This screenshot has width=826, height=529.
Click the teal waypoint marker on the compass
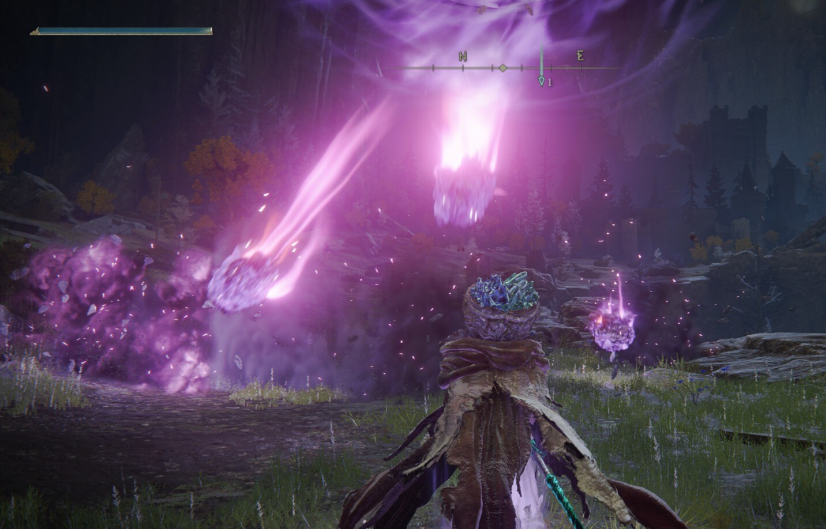(x=541, y=79)
